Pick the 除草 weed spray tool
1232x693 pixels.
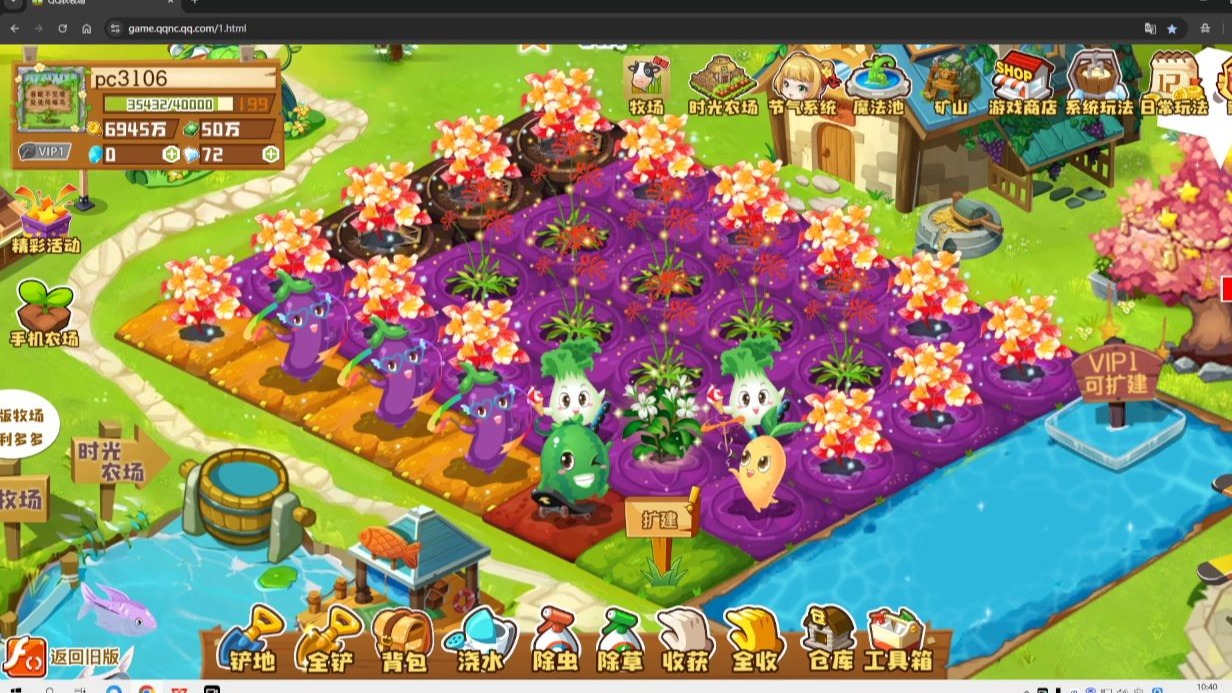(620, 640)
